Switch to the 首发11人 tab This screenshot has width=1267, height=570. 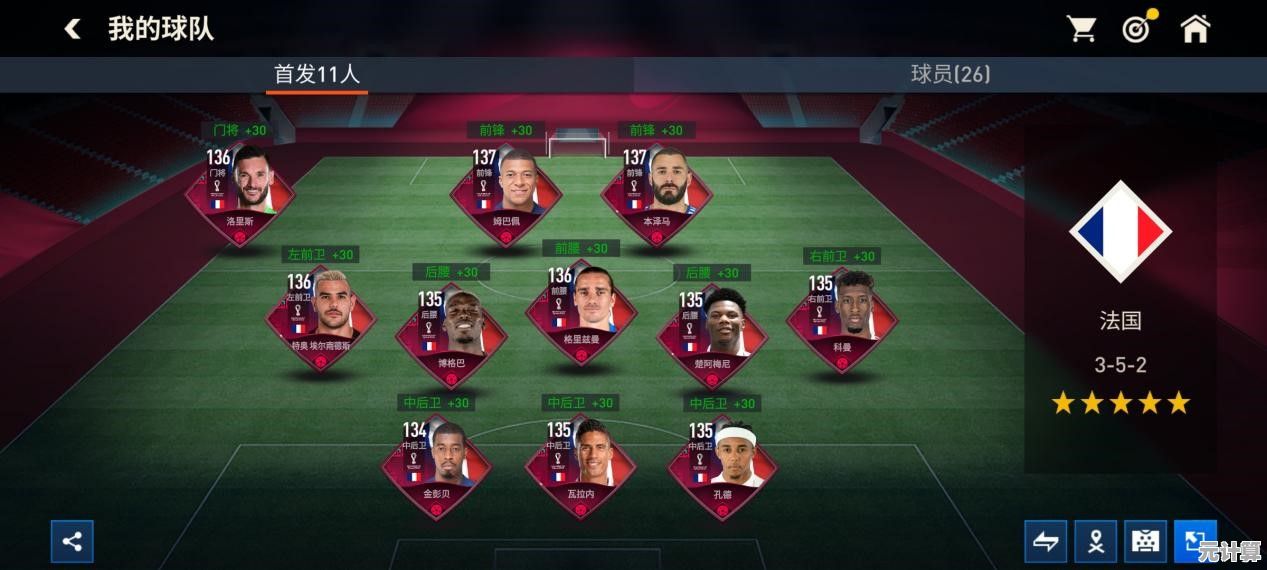(316, 74)
